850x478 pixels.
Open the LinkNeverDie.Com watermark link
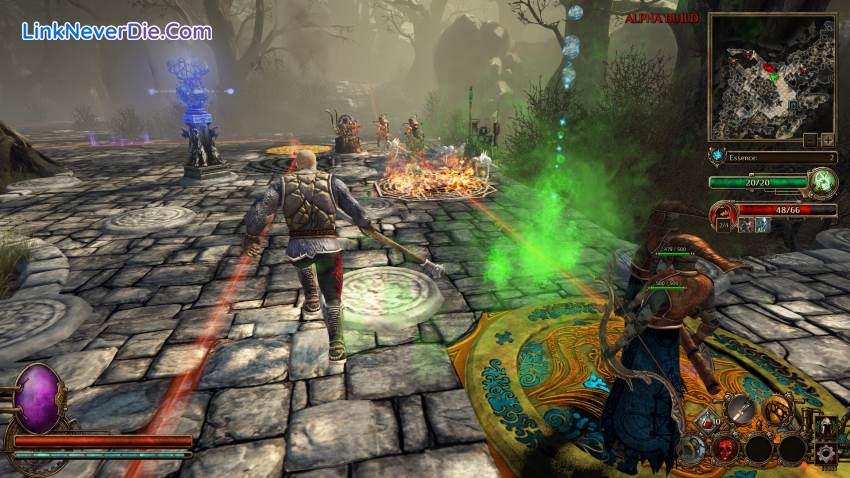116,31
